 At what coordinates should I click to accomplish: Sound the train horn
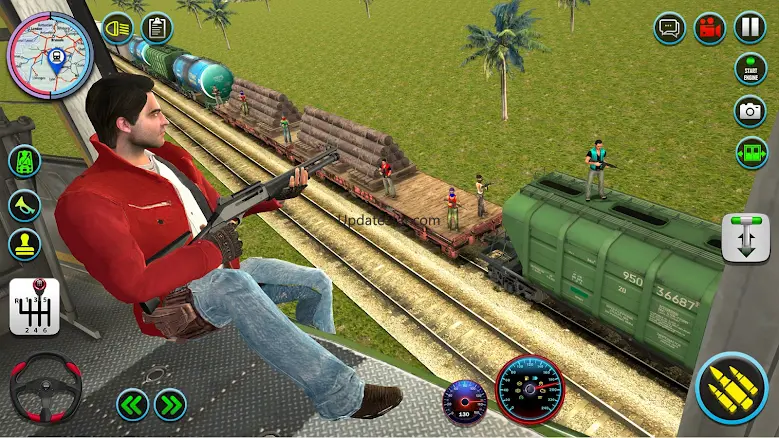coord(24,204)
